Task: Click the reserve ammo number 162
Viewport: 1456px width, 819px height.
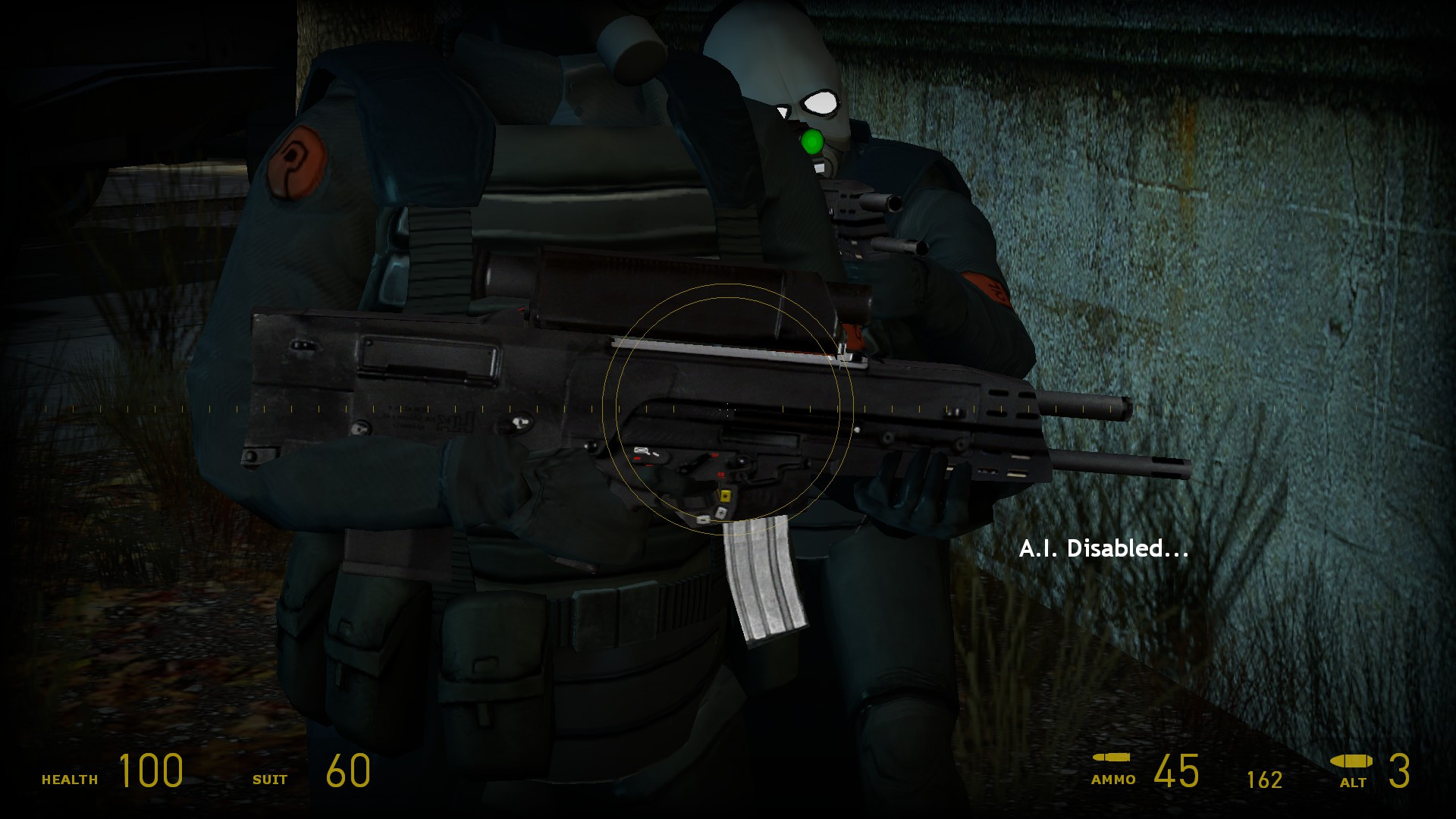Action: pos(1265,780)
